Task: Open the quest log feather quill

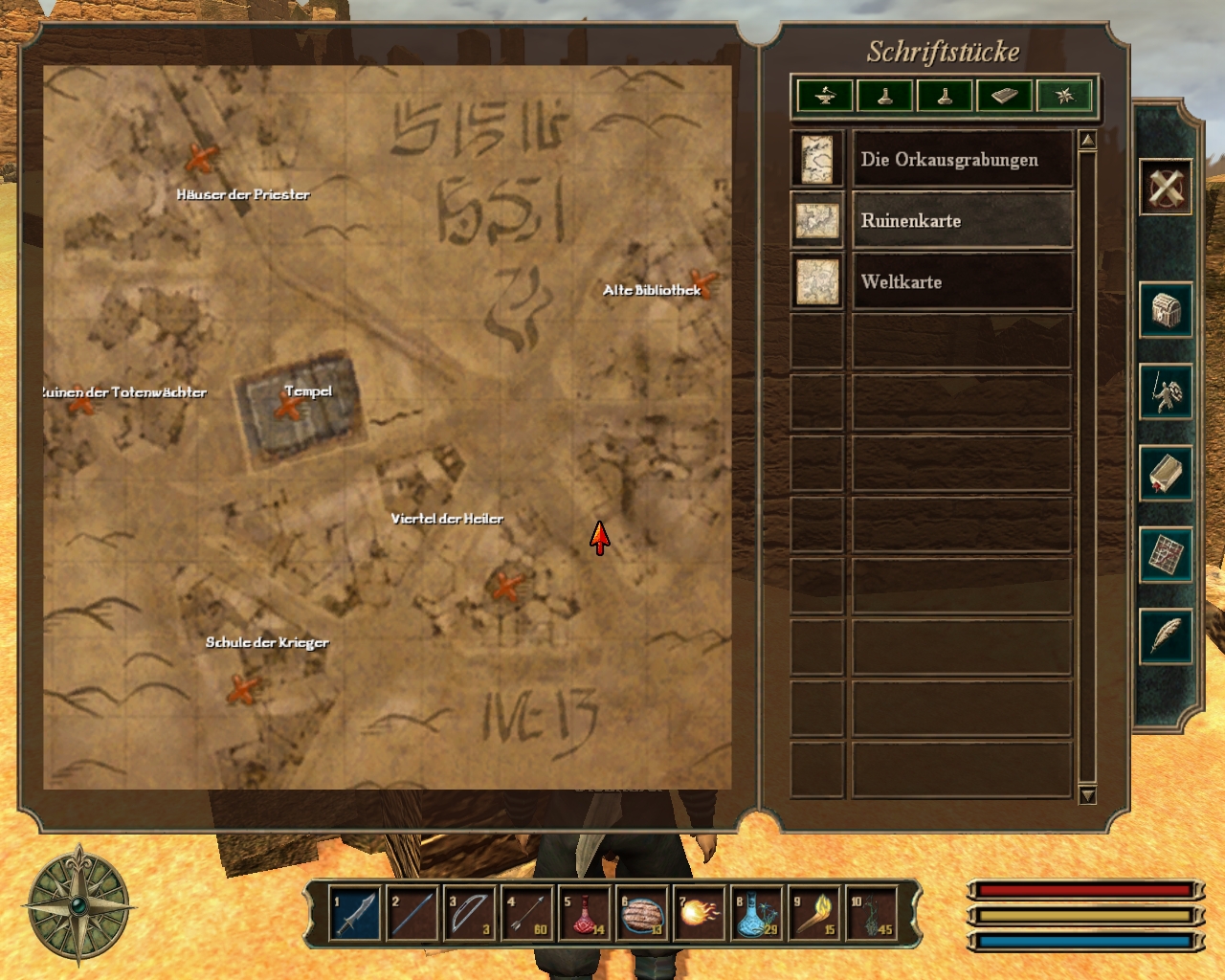Action: tap(1166, 635)
